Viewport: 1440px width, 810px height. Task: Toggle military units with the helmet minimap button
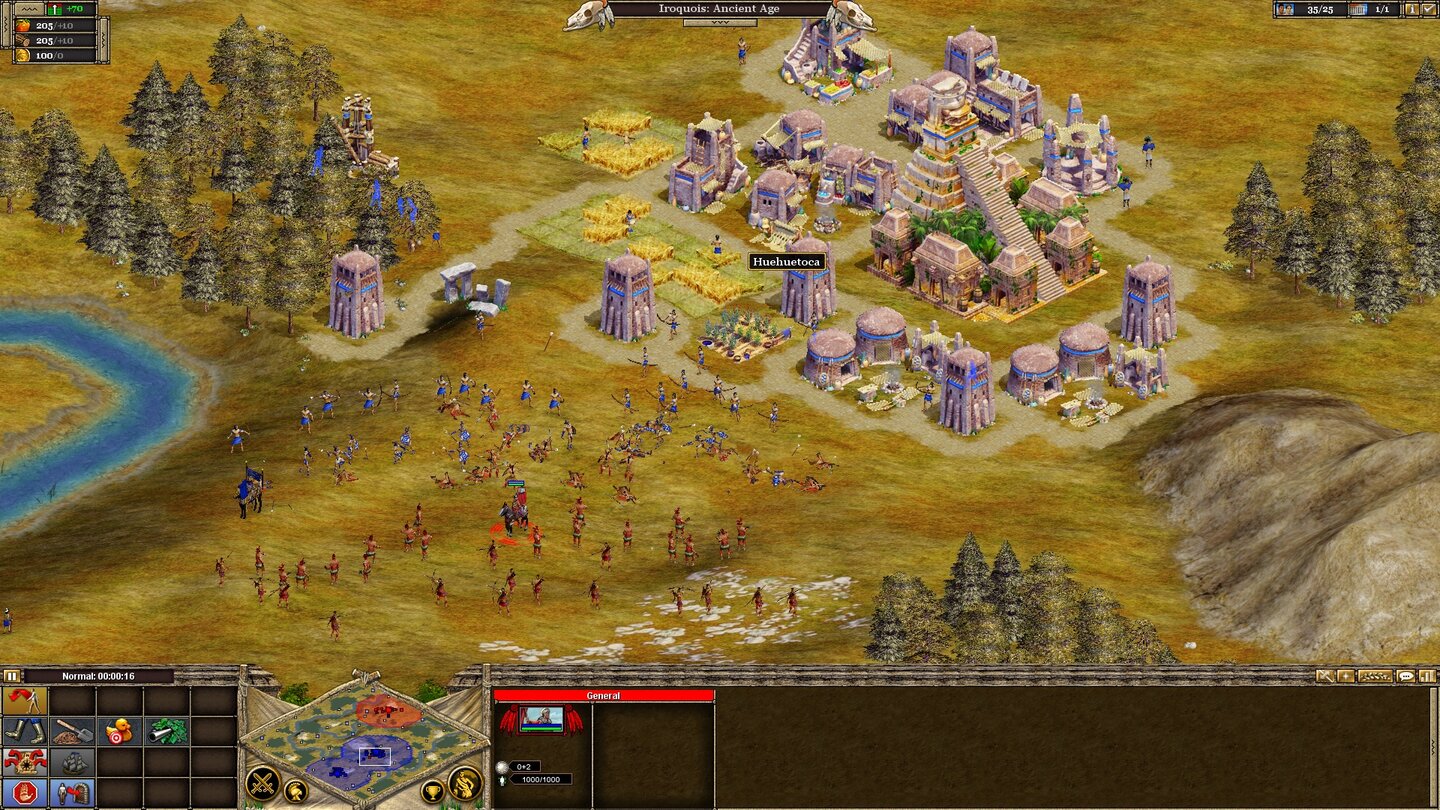(298, 789)
